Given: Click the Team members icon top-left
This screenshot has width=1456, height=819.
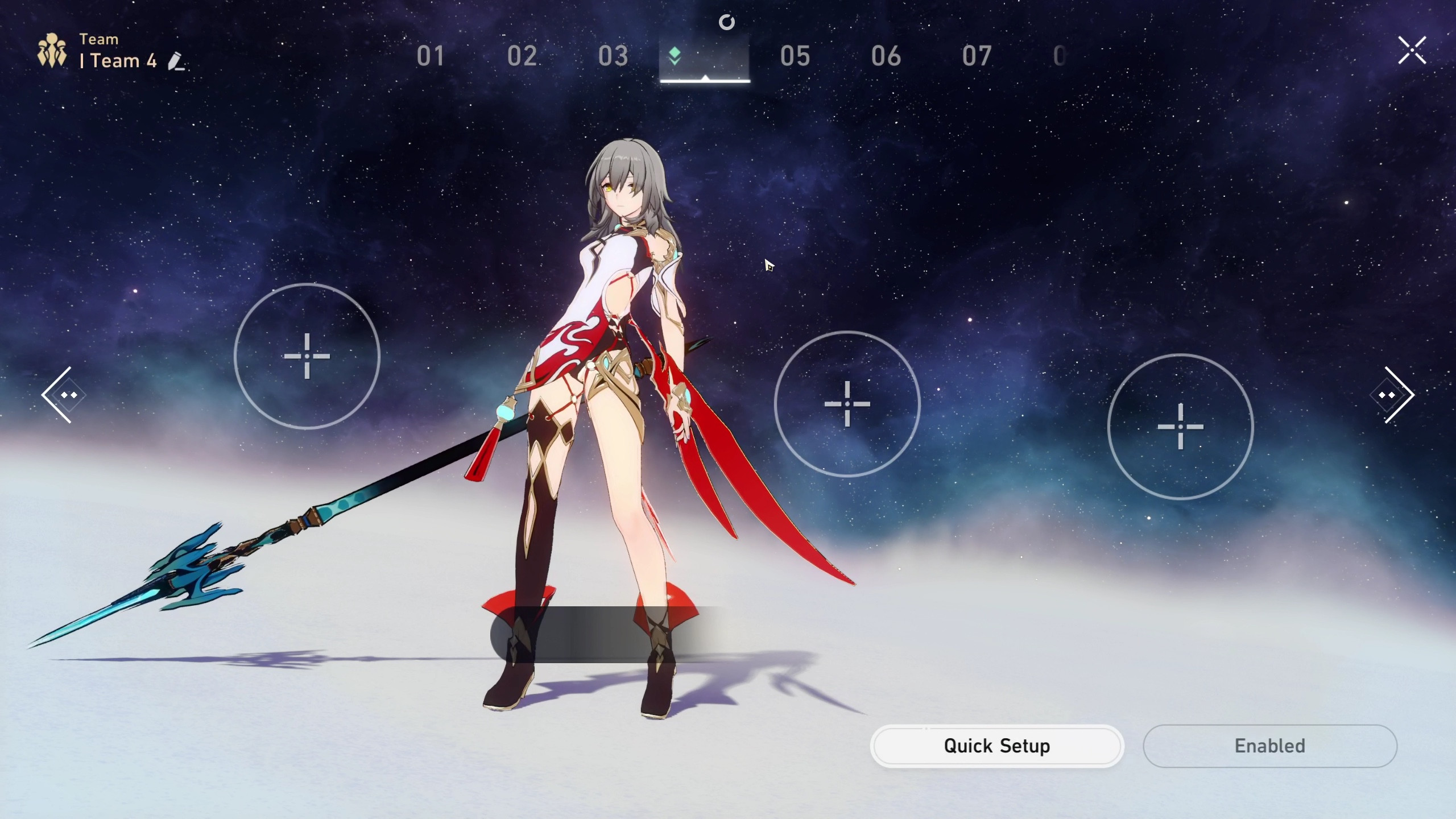Looking at the screenshot, I should click(52, 49).
